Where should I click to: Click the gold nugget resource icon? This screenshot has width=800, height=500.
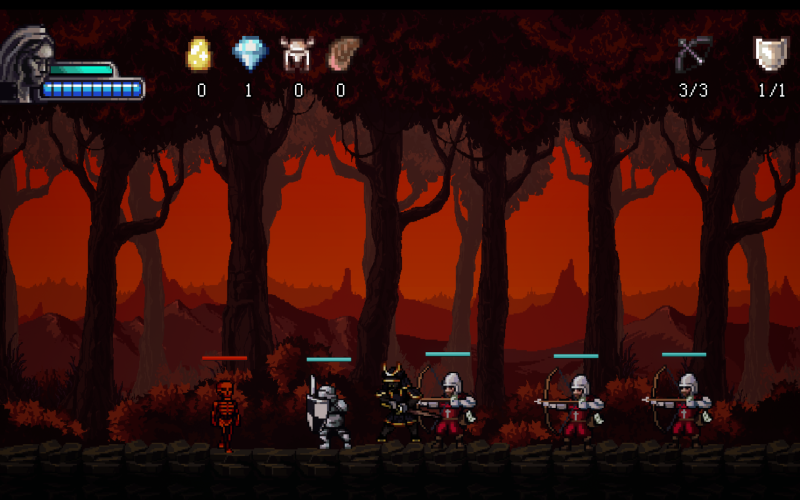pos(200,54)
